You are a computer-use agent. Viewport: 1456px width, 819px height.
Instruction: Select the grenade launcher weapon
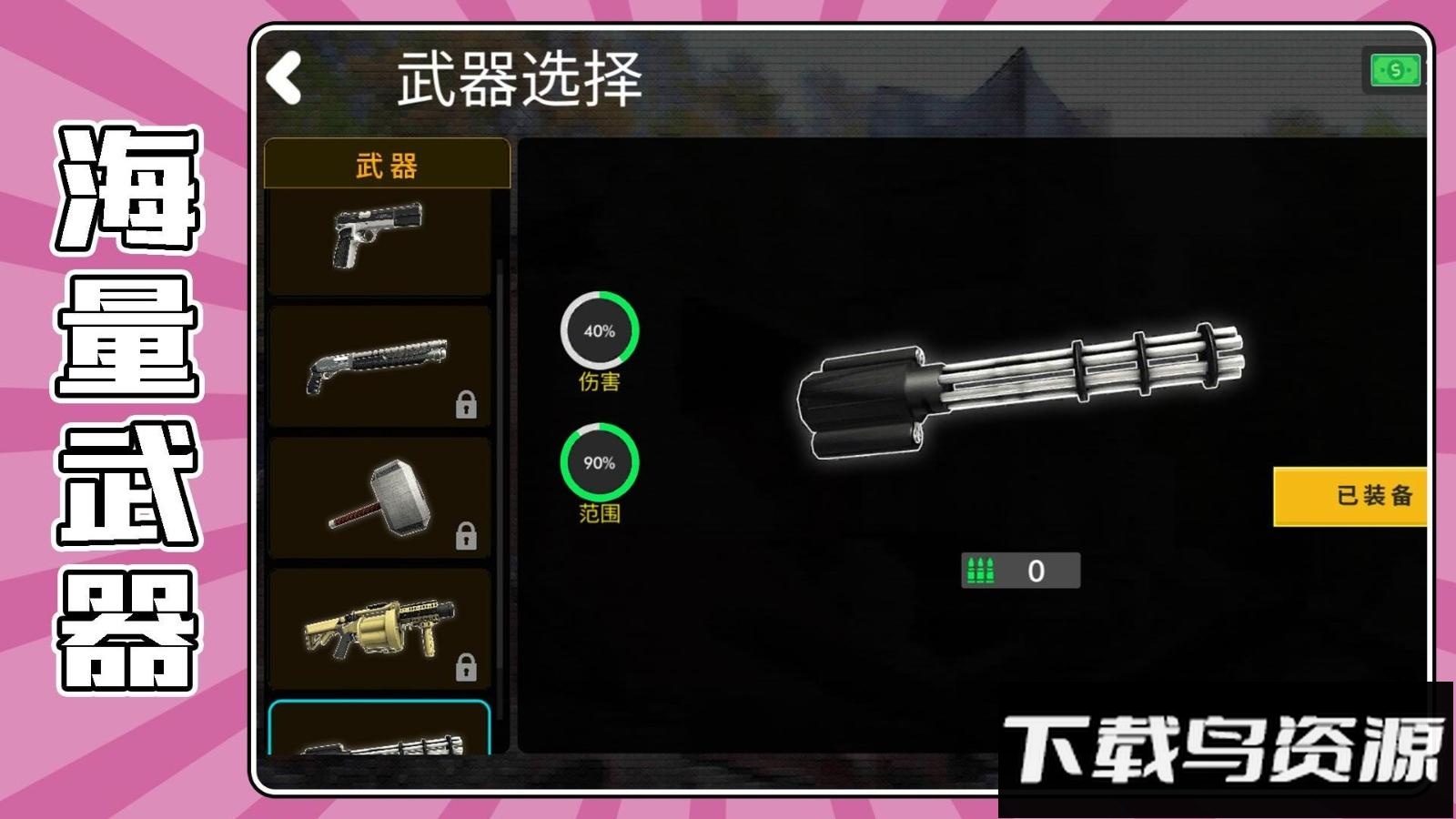(379, 626)
